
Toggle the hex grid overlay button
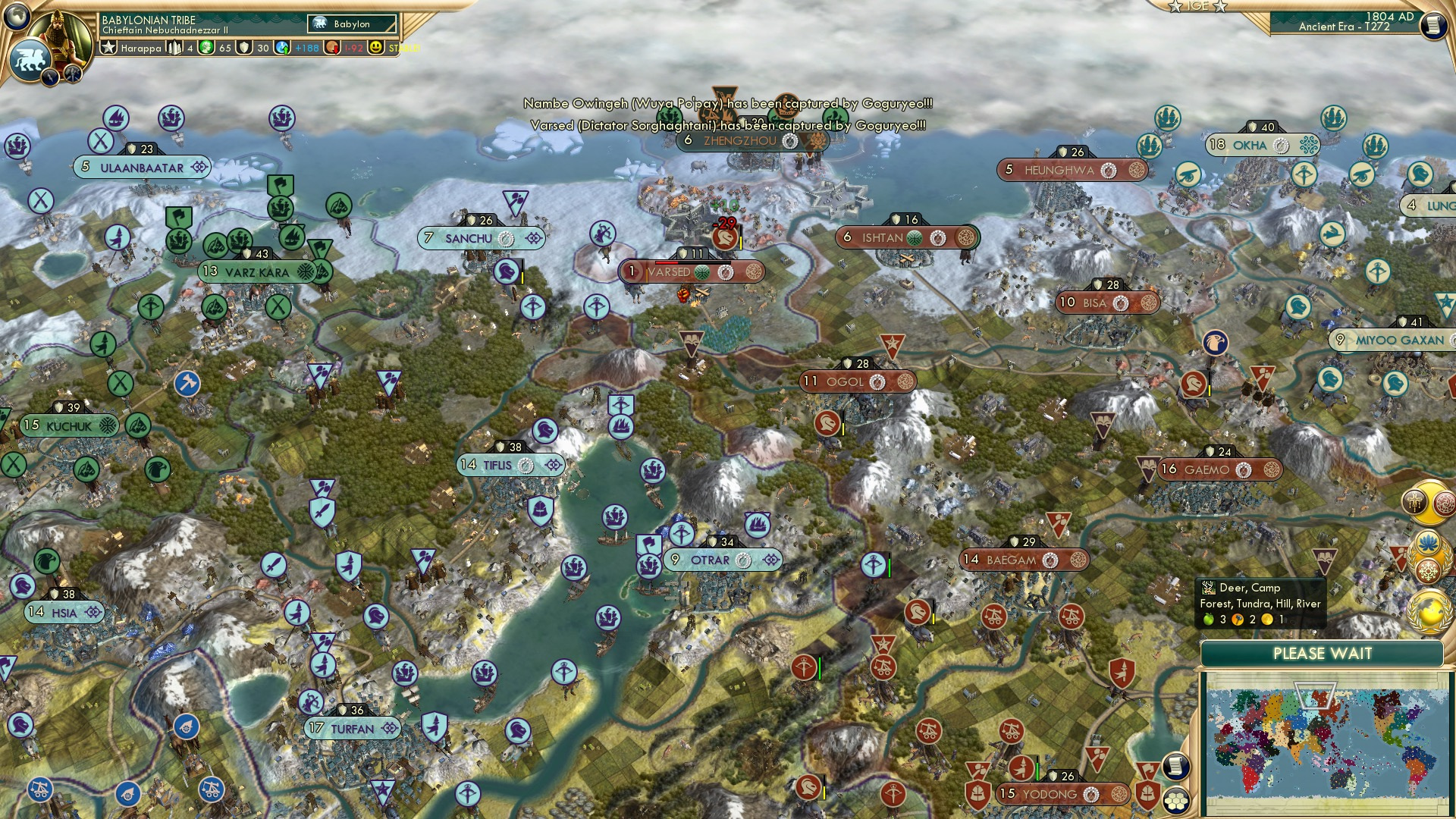click(1175, 802)
